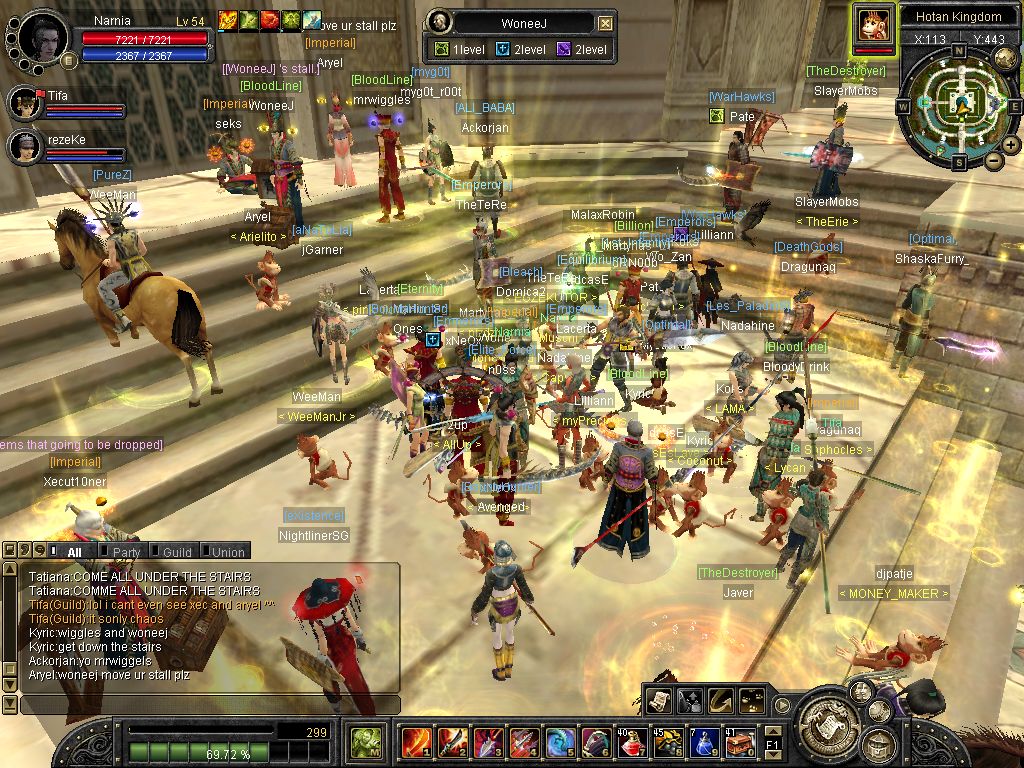Close the WoneeJ target window

pyautogui.click(x=605, y=23)
